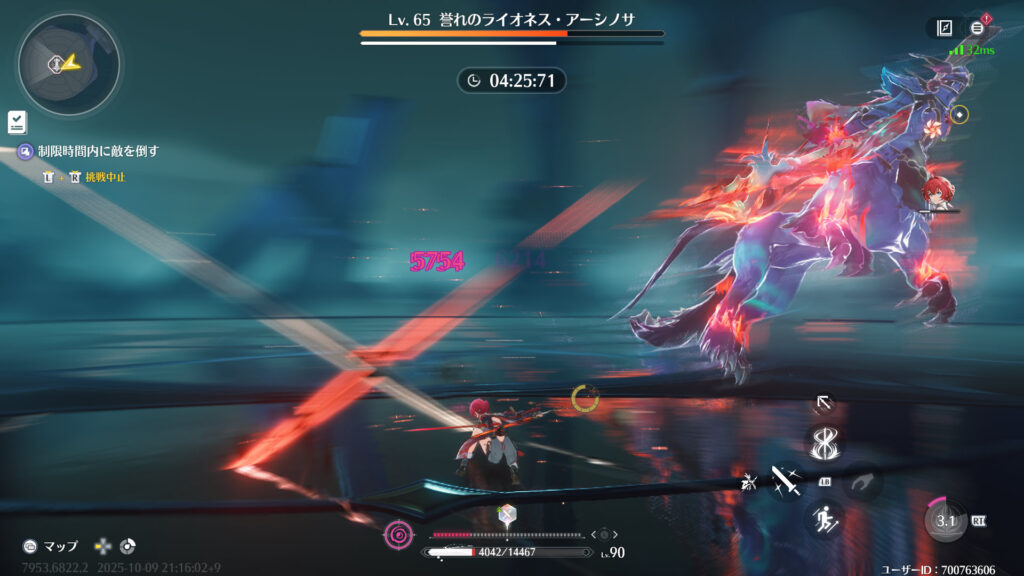Open the circular minimap
1024x576 pixels.
pyautogui.click(x=68, y=64)
